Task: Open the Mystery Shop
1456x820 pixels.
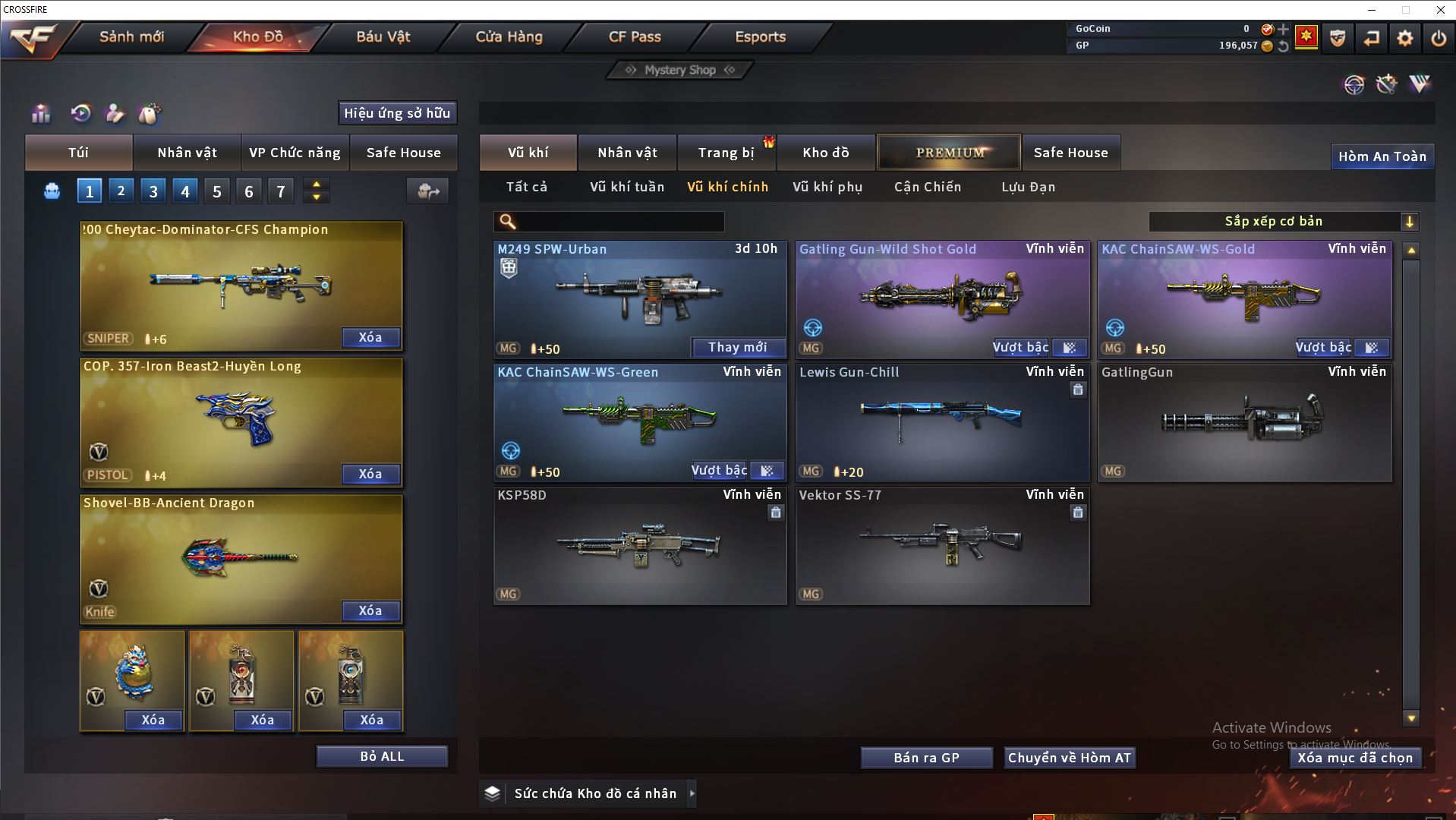Action: 680,70
